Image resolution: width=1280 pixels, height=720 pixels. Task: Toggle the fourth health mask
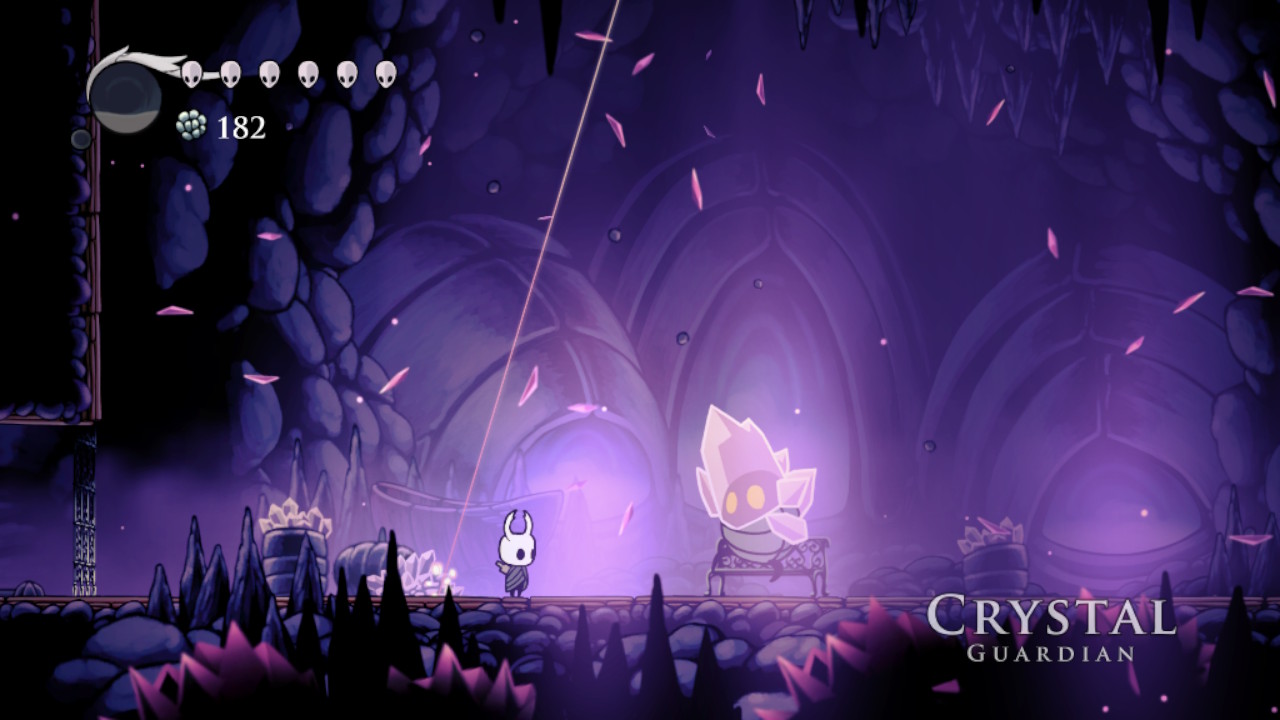click(x=307, y=73)
